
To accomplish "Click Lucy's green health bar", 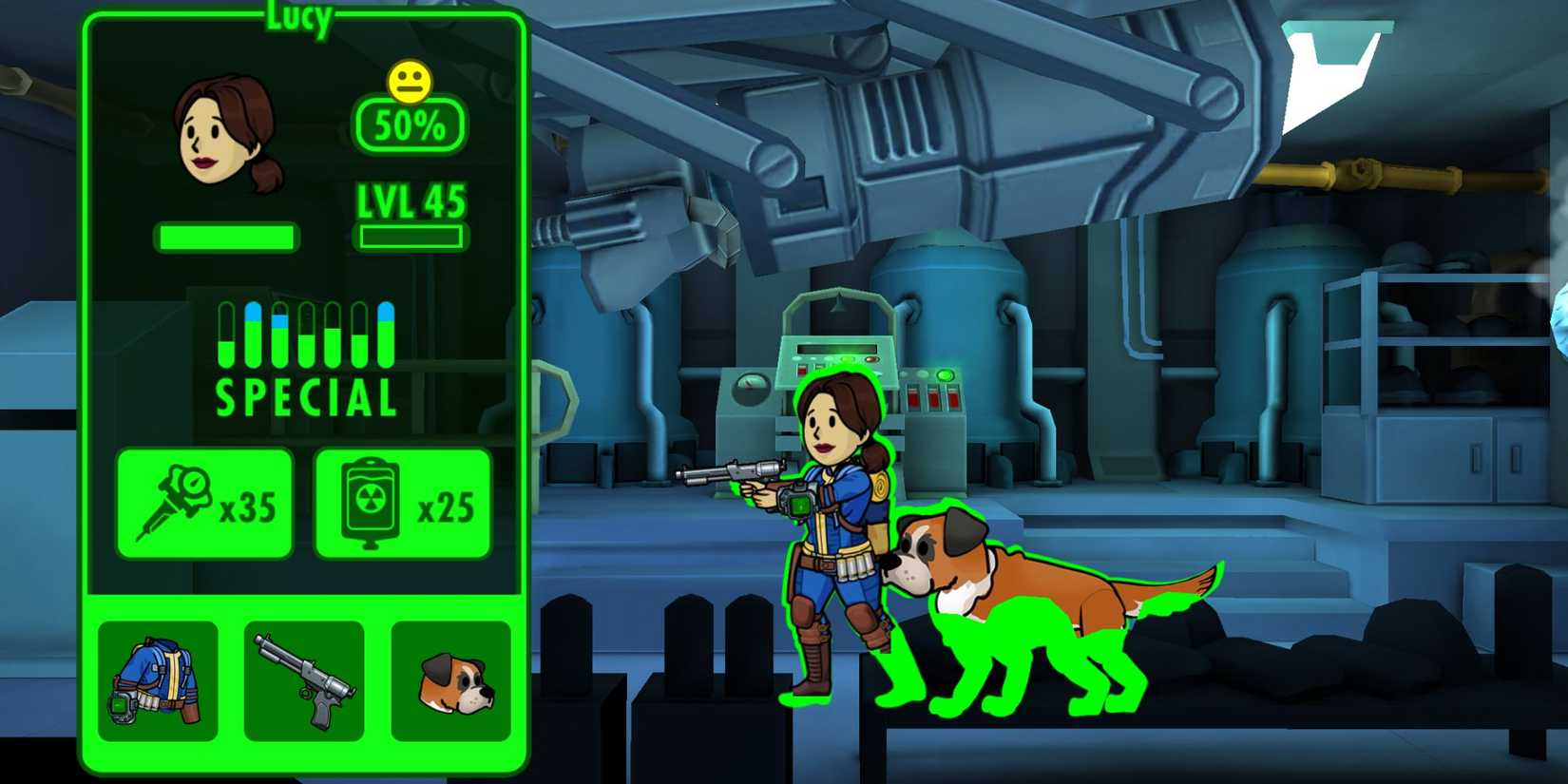I will click(224, 236).
